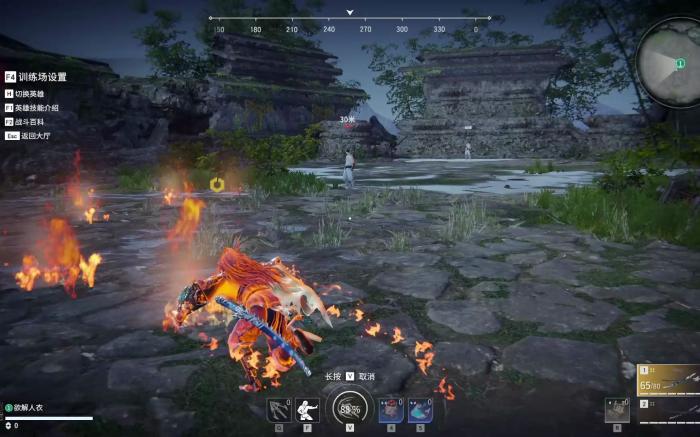Image resolution: width=700 pixels, height=437 pixels.
Task: Open the 训练场设置 training ground settings
Action: tap(42, 76)
